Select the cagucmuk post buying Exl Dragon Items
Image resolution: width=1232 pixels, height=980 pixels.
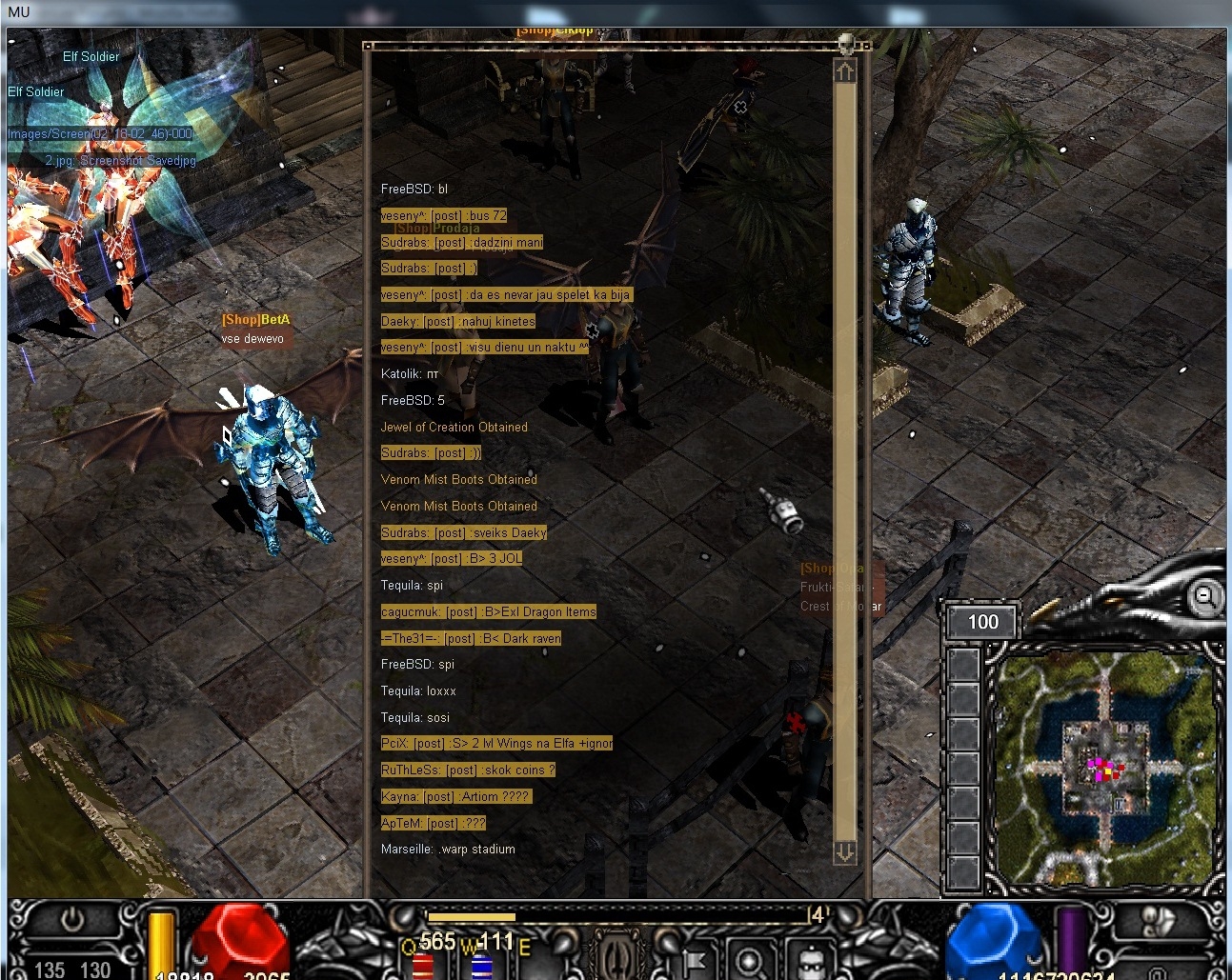tap(488, 612)
